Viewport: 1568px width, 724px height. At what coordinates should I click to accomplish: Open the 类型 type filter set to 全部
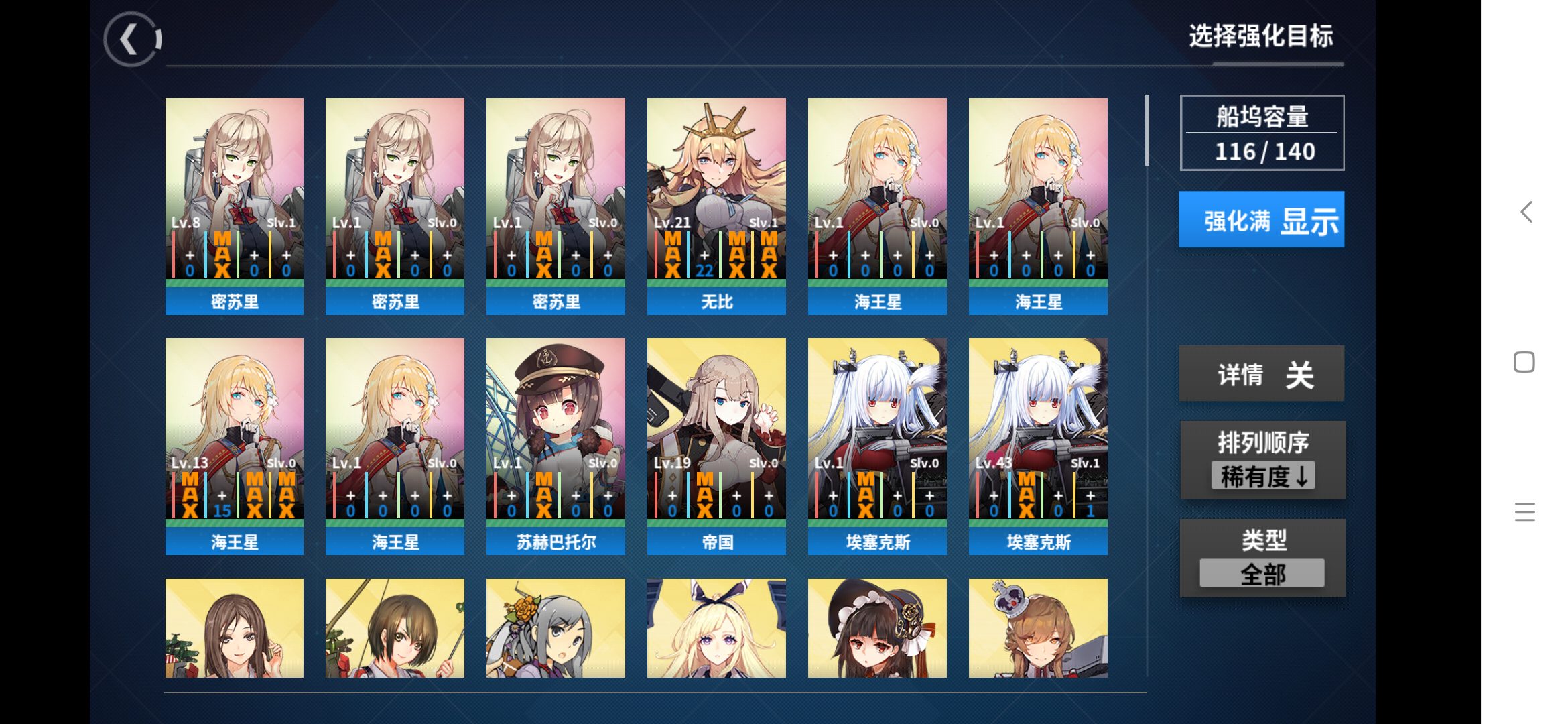pyautogui.click(x=1262, y=558)
